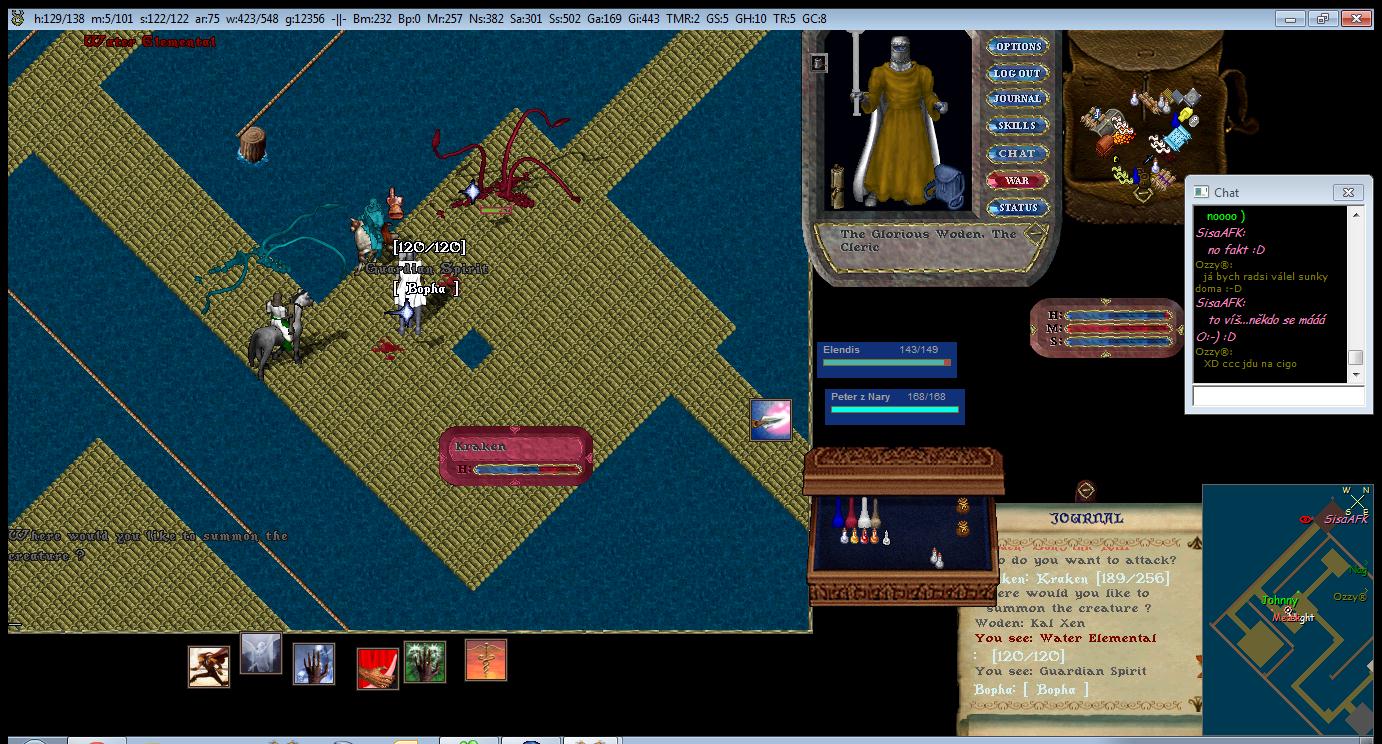Screen dimensions: 1382x744
Task: Cast the blue glowing hand spell
Action: pyautogui.click(x=314, y=664)
